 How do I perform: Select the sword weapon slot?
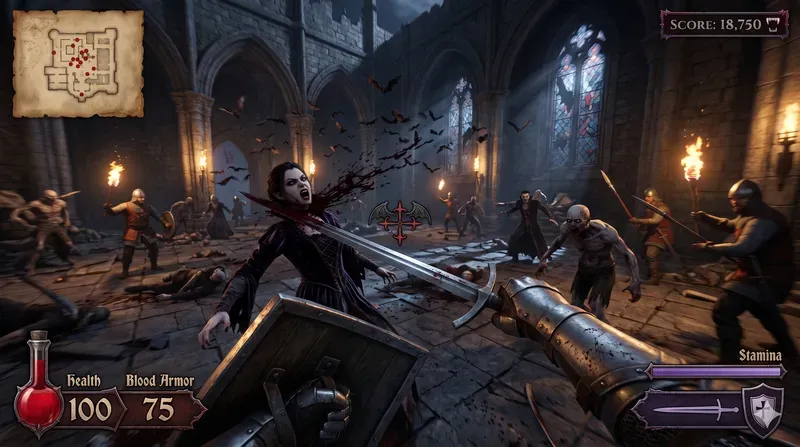[686, 410]
